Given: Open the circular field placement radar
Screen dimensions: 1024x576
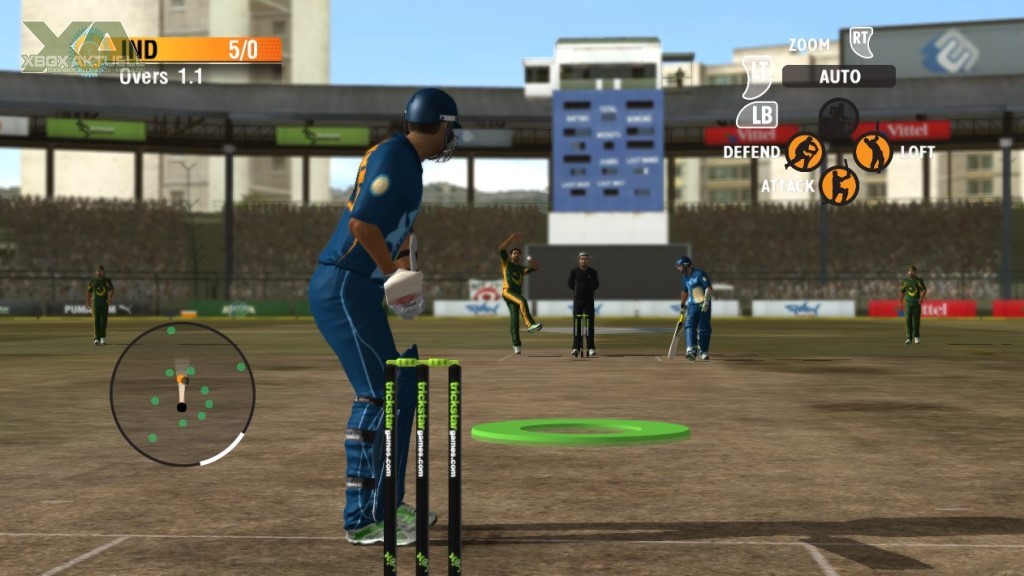Looking at the screenshot, I should [x=182, y=393].
